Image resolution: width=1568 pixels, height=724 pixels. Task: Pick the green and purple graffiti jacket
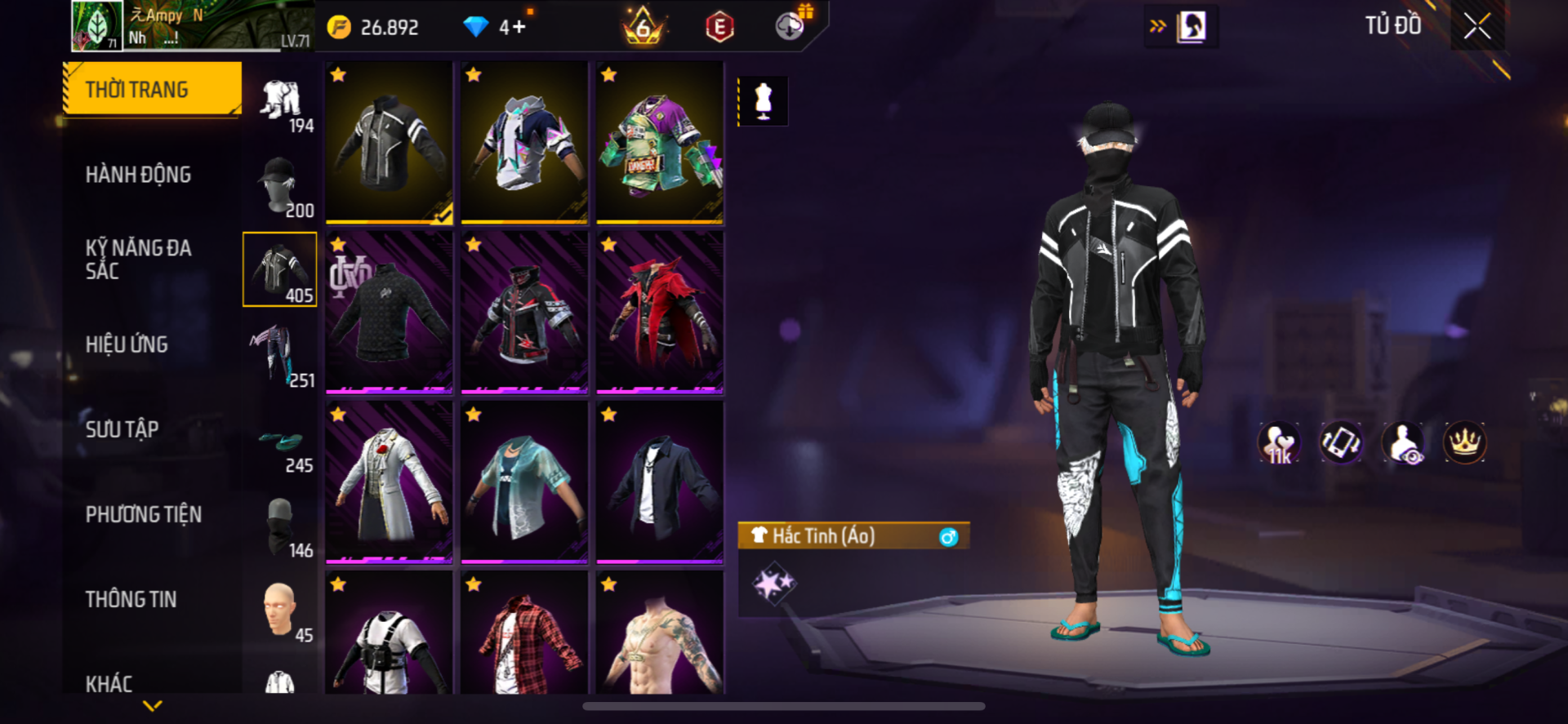point(660,143)
